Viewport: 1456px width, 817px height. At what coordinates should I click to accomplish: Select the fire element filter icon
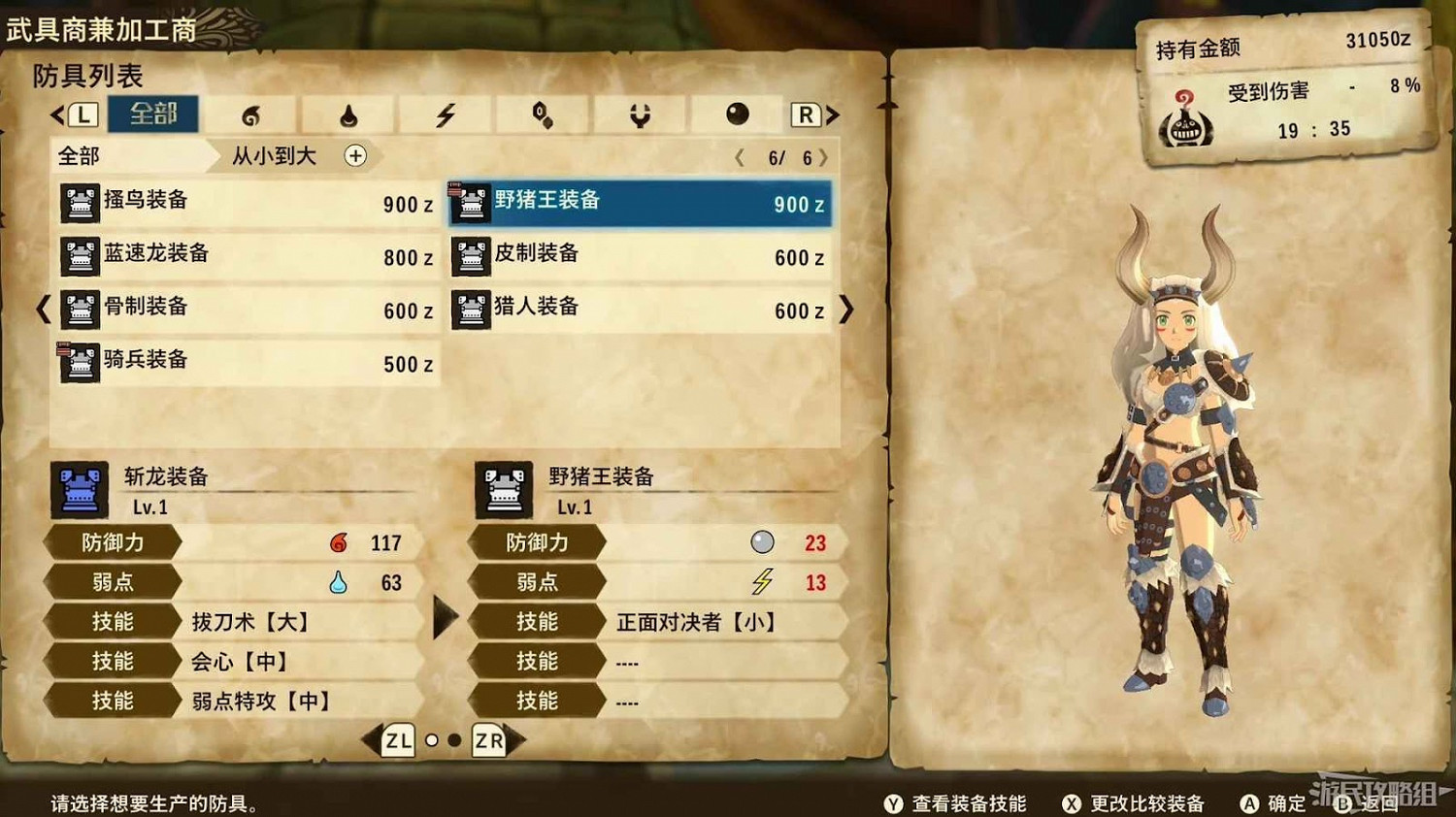250,114
